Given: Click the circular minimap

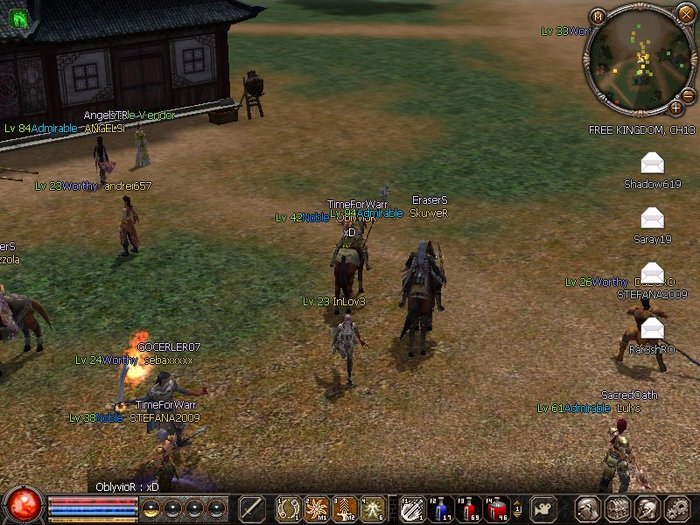Looking at the screenshot, I should click(640, 60).
